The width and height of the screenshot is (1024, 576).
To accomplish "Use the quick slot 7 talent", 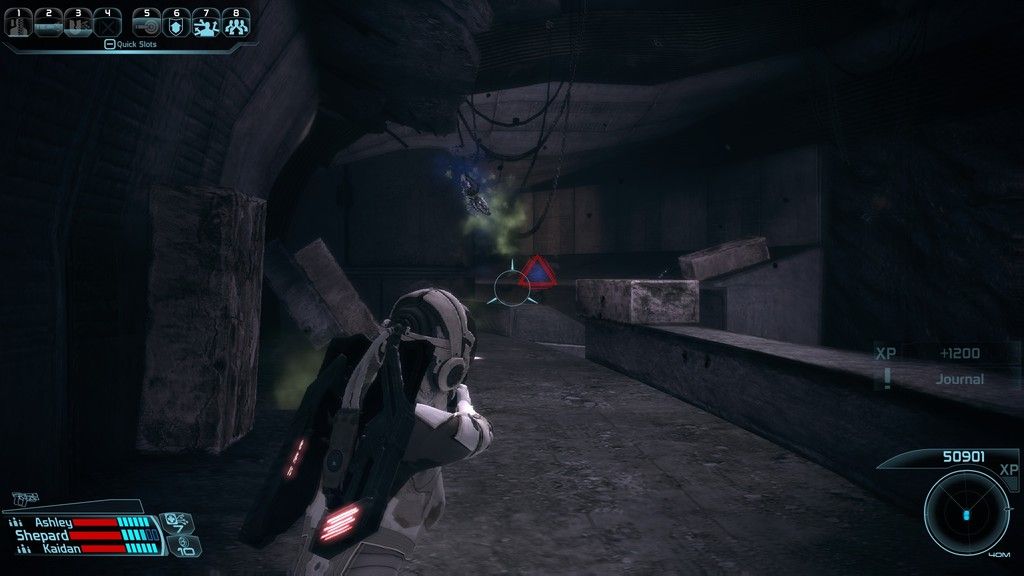I will coord(206,23).
